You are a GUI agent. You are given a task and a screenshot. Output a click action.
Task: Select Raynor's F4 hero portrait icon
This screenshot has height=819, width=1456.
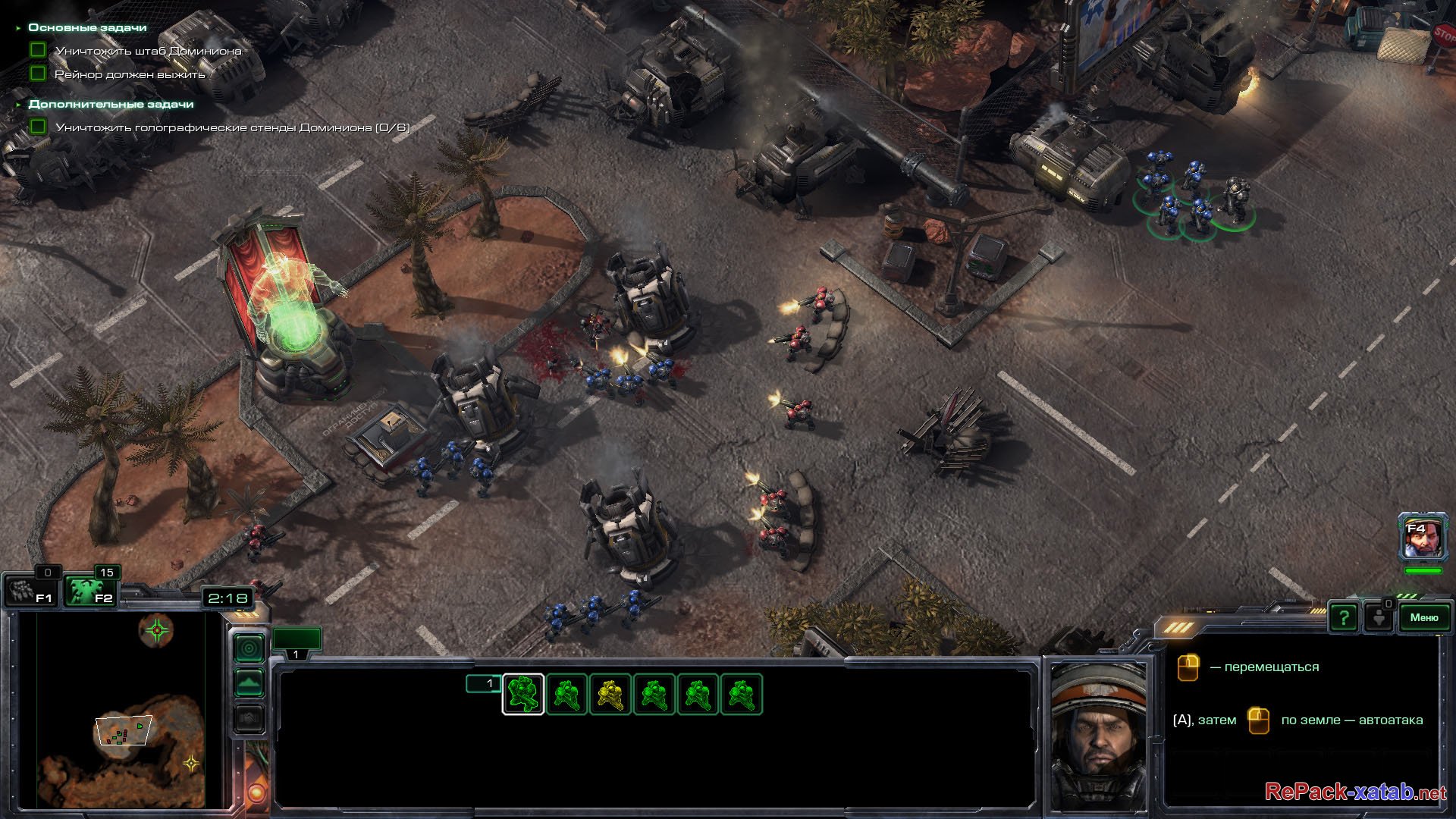(x=1421, y=539)
